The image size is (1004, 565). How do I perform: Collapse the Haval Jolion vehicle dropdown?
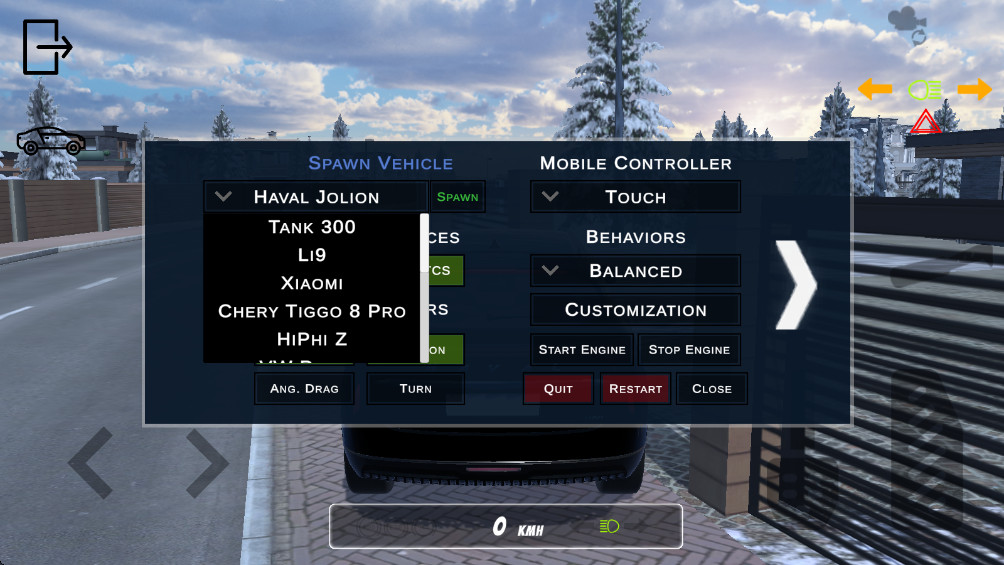[315, 197]
